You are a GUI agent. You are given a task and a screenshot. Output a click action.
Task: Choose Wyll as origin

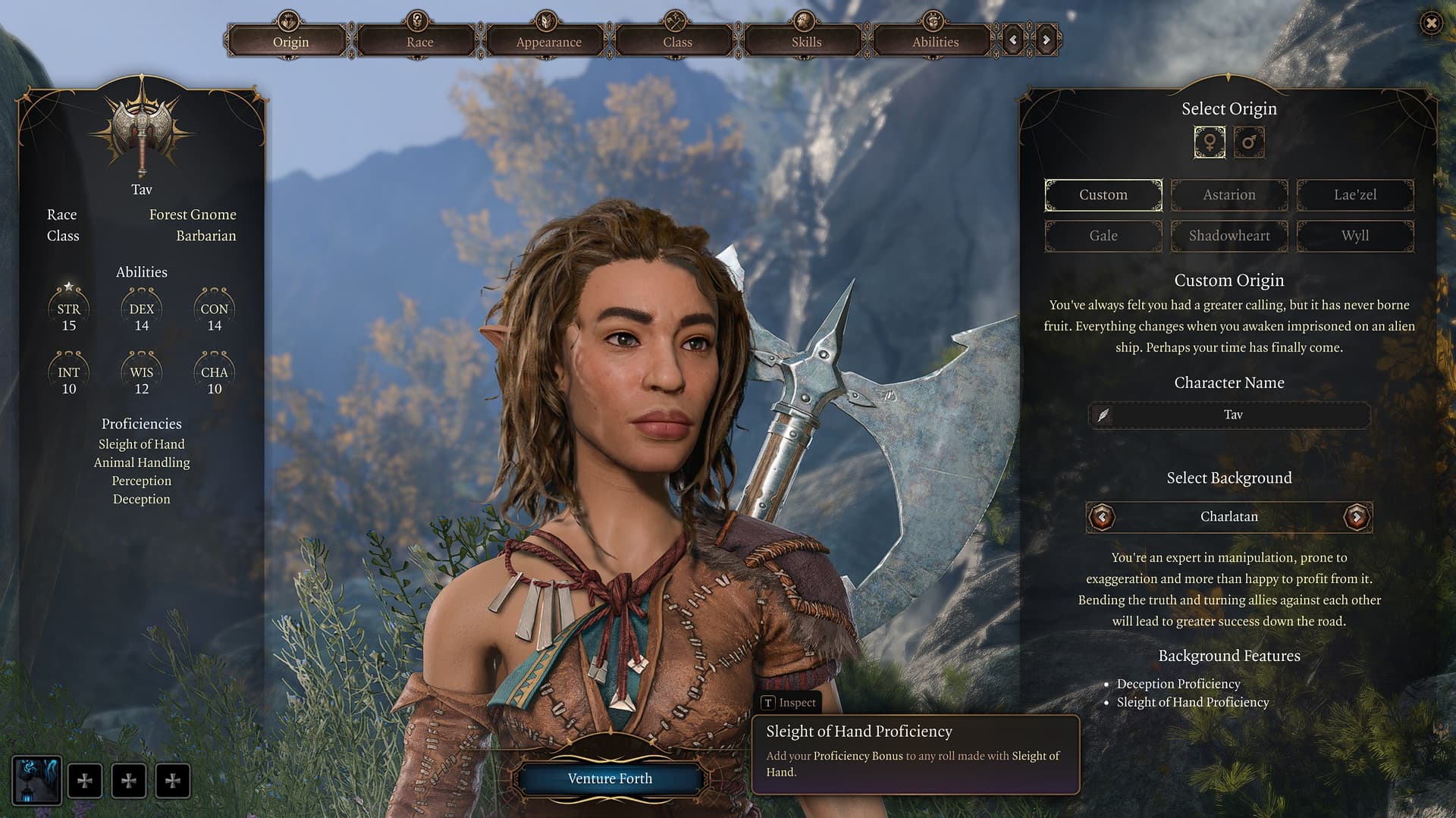pyautogui.click(x=1355, y=236)
